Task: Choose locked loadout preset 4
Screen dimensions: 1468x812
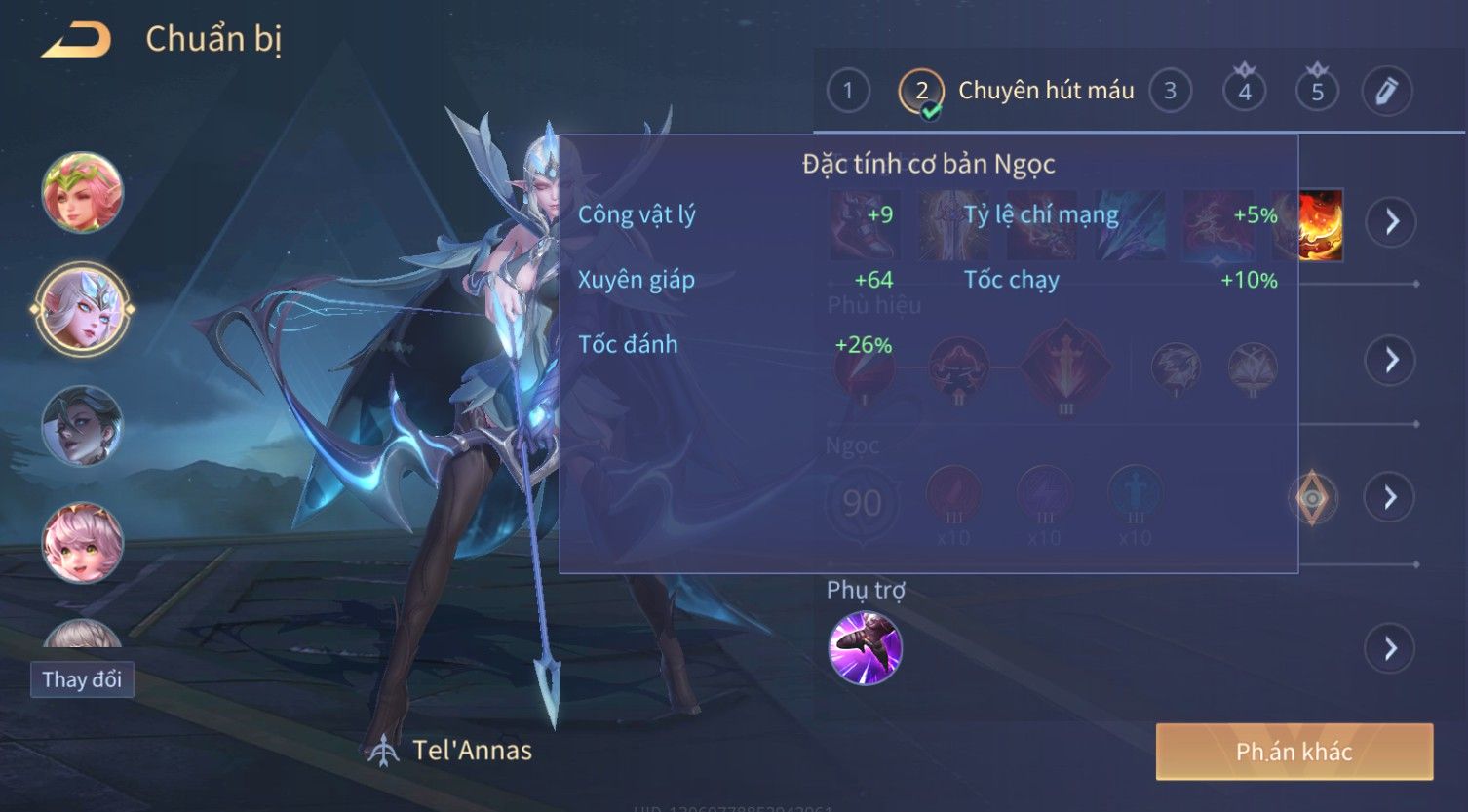Action: pos(1245,92)
